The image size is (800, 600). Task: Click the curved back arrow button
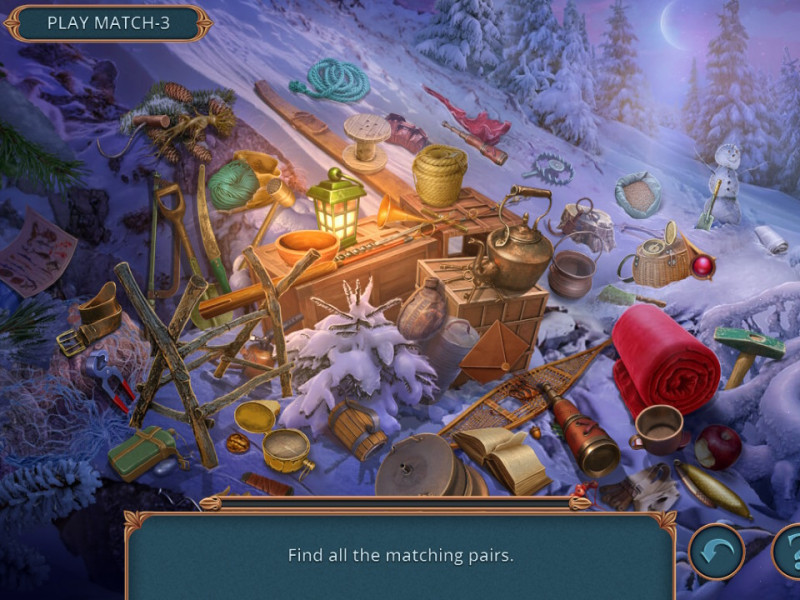tap(716, 552)
